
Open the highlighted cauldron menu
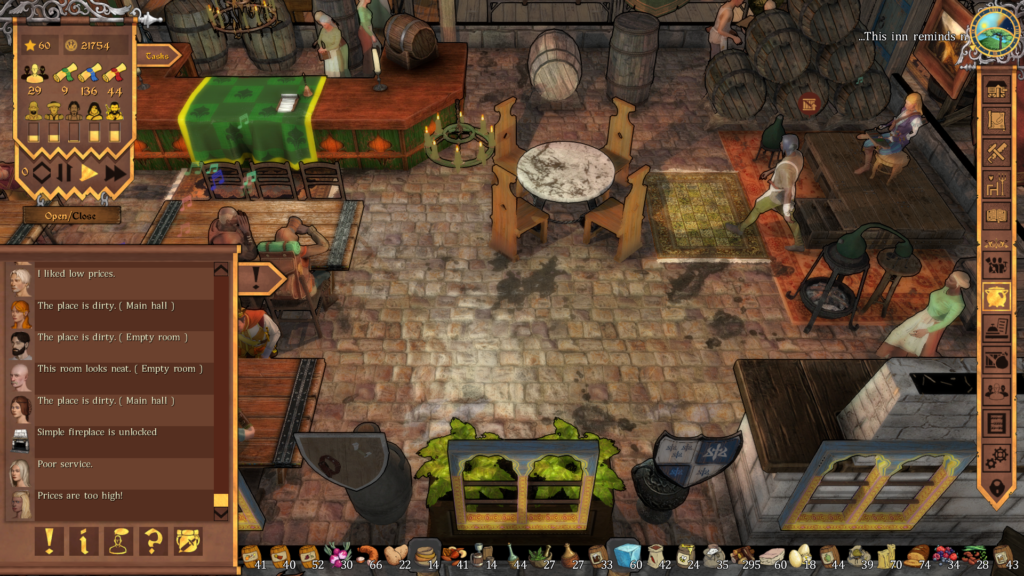tap(996, 295)
